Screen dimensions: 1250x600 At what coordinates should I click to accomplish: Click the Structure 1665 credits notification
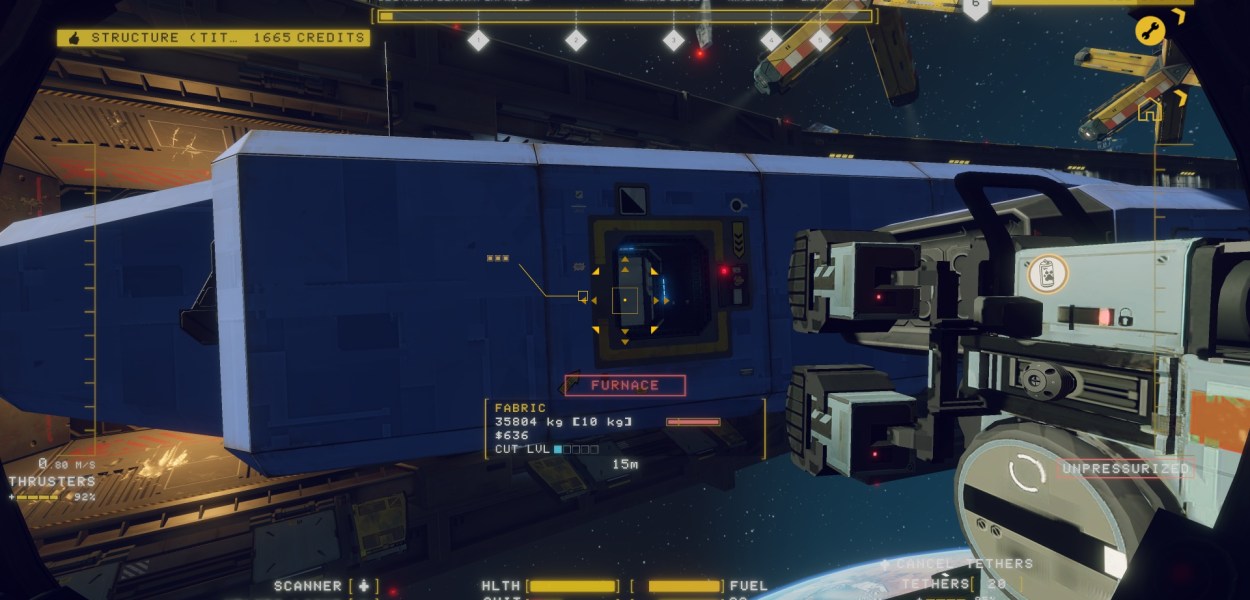213,38
